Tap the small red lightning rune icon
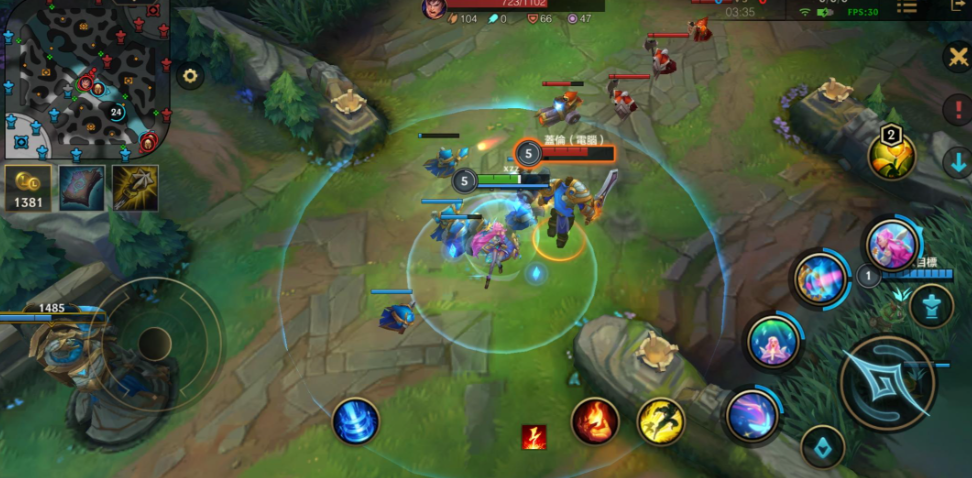The image size is (972, 478). [534, 437]
